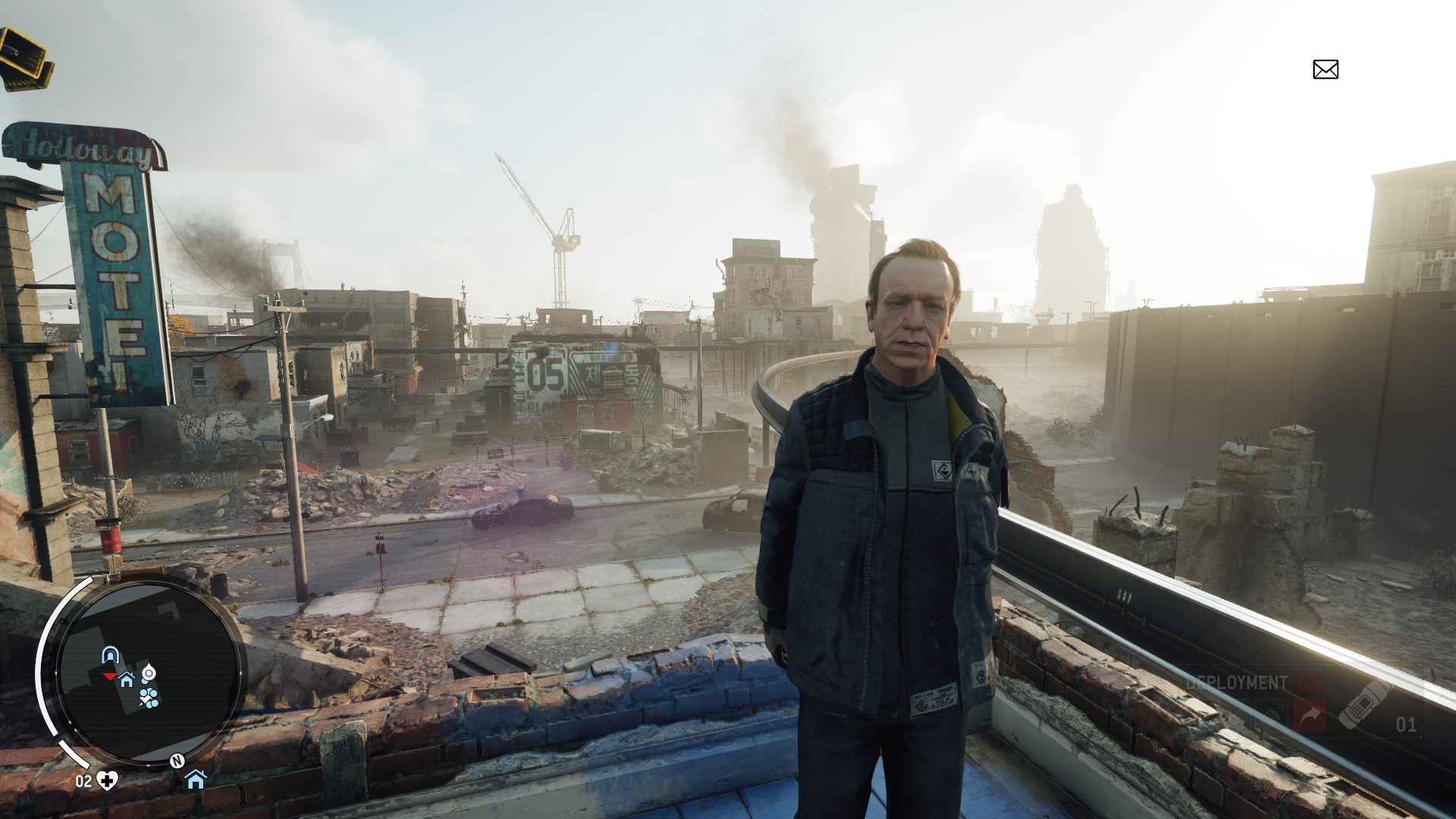Click the blue house icon below the minimap

coord(196,779)
